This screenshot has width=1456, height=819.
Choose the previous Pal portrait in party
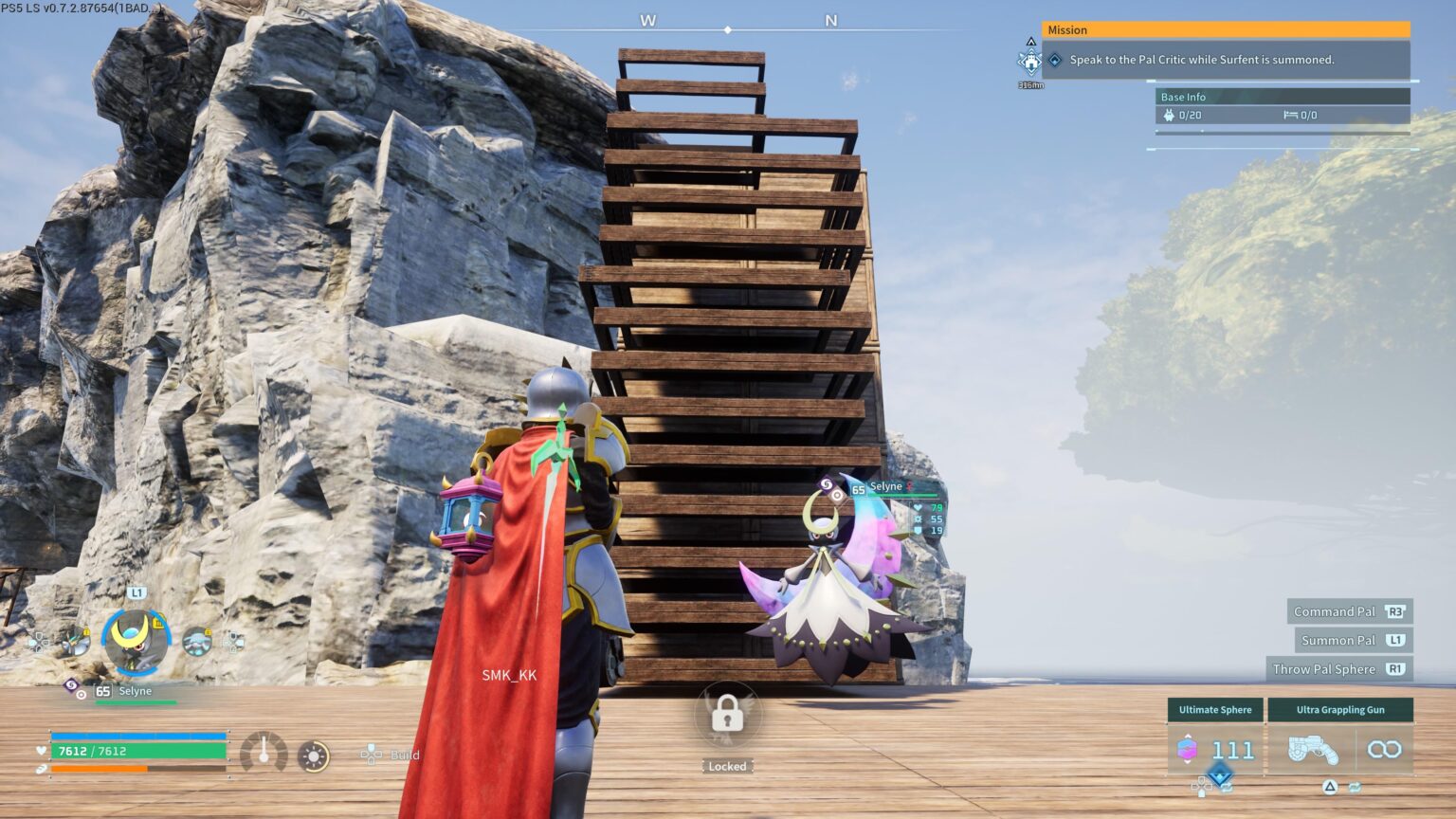point(77,642)
